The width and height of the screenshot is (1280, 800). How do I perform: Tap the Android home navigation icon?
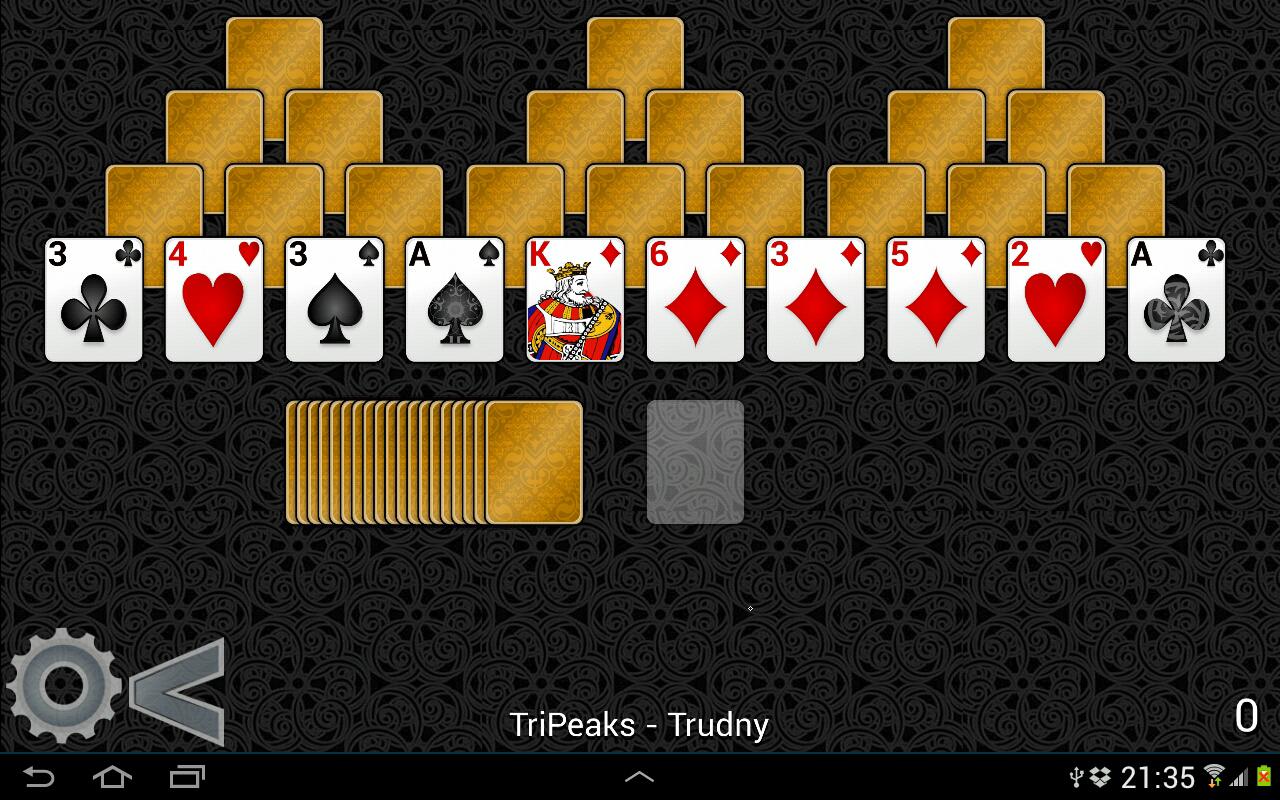[112, 777]
